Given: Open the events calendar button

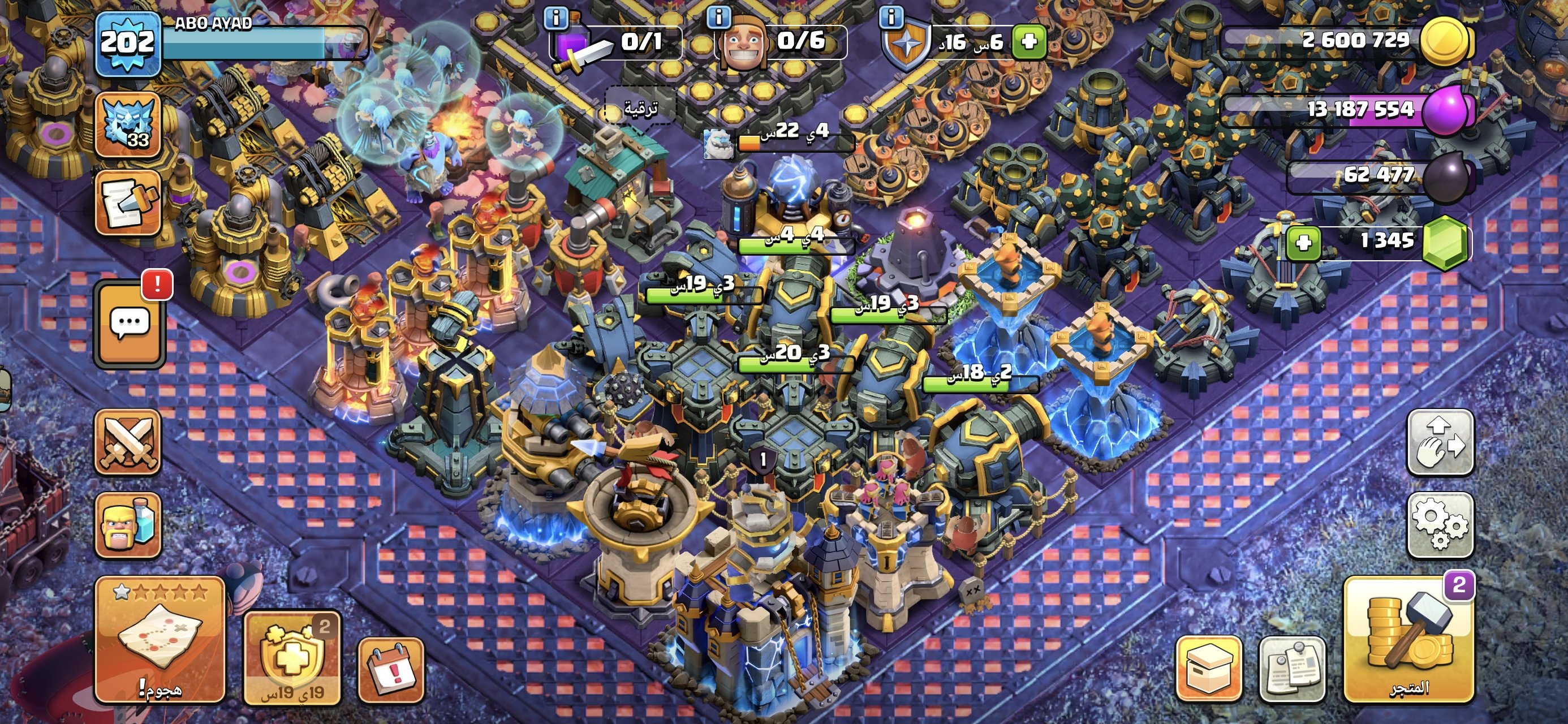Looking at the screenshot, I should (x=391, y=670).
